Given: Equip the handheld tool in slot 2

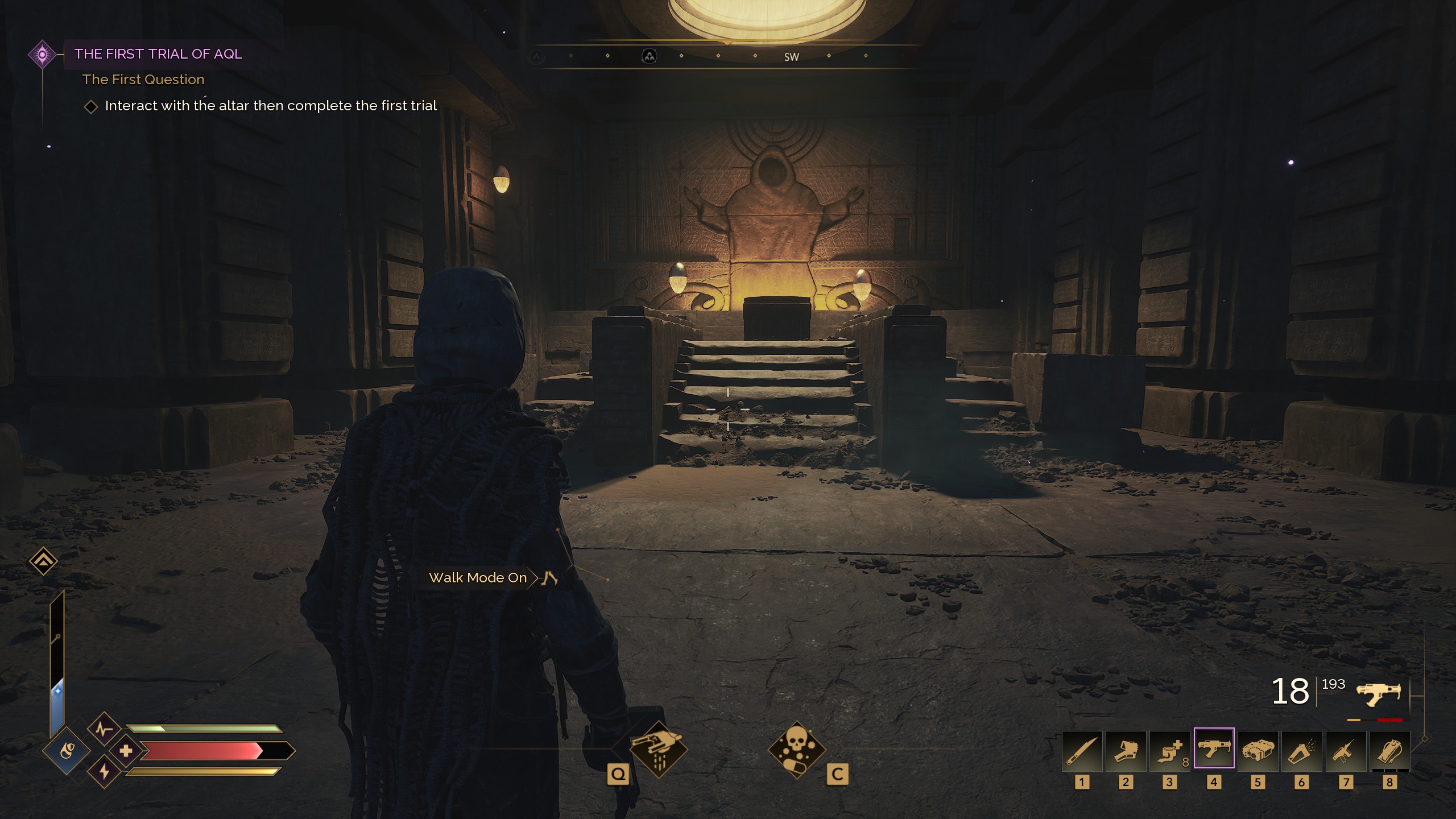Looking at the screenshot, I should [x=1126, y=751].
